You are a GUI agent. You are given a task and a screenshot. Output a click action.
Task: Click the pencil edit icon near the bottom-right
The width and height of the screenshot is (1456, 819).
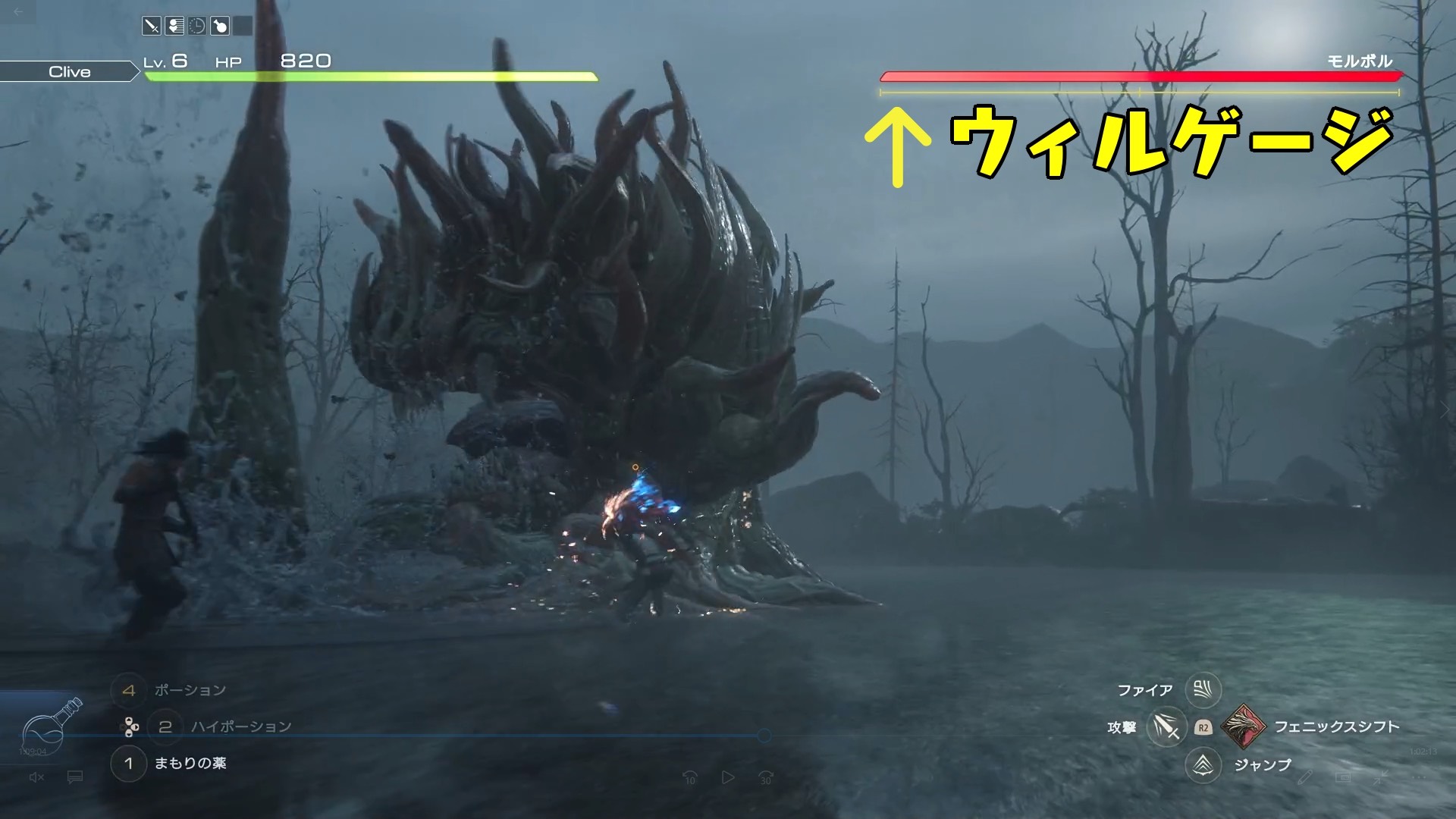pos(1305,778)
